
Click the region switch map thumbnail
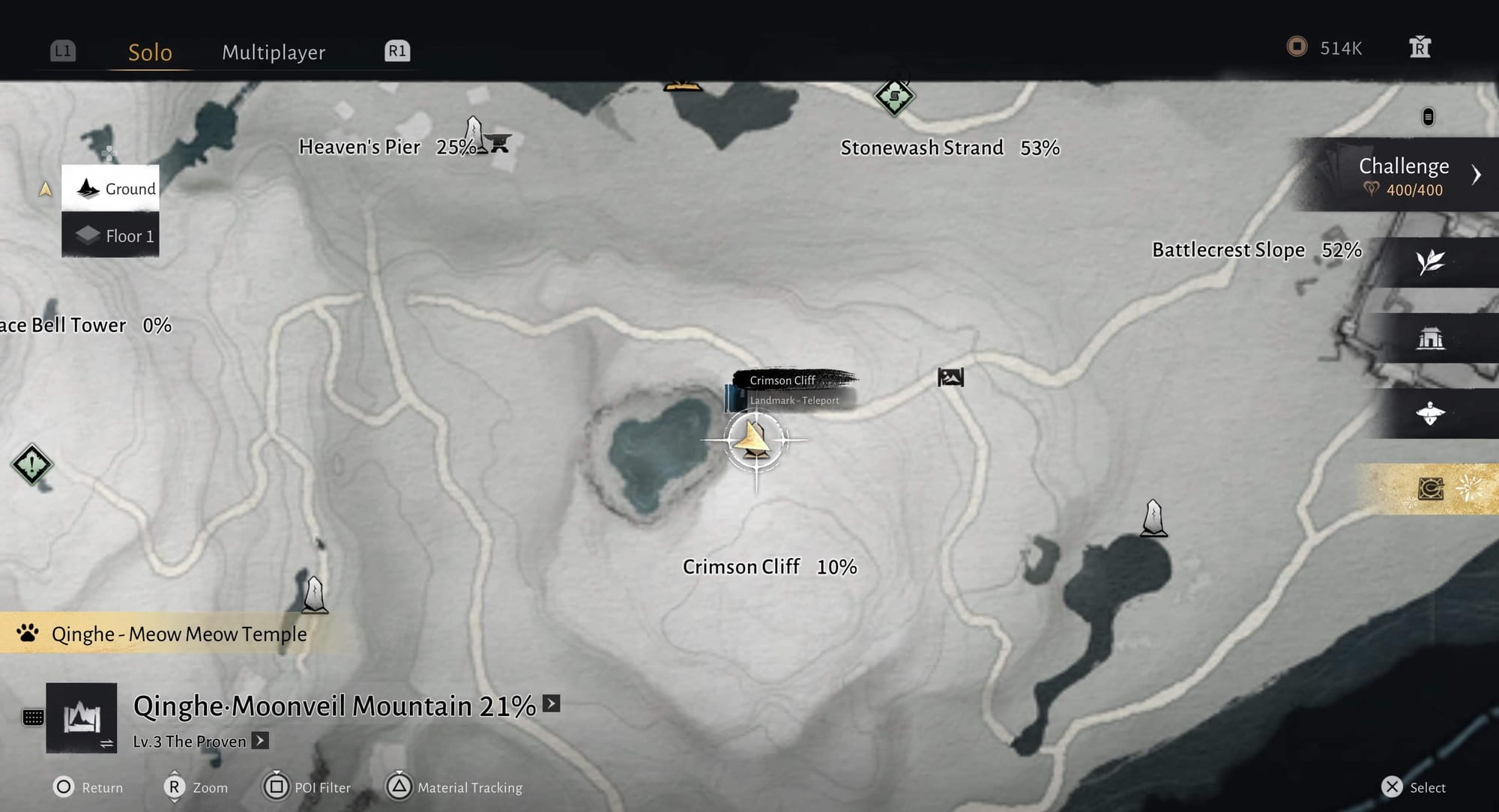coord(82,718)
